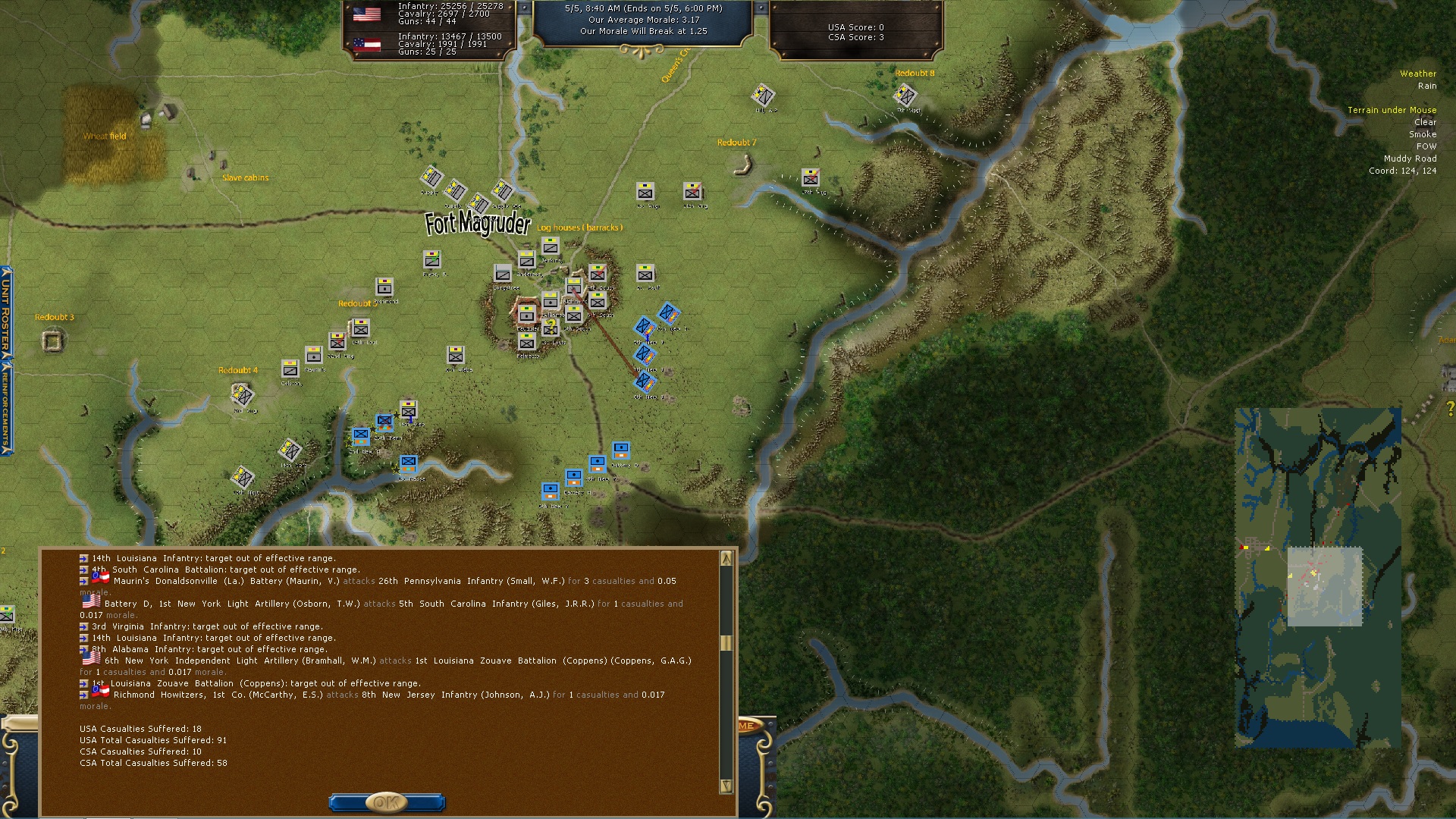Open the Reinforcements side tab

5,407
